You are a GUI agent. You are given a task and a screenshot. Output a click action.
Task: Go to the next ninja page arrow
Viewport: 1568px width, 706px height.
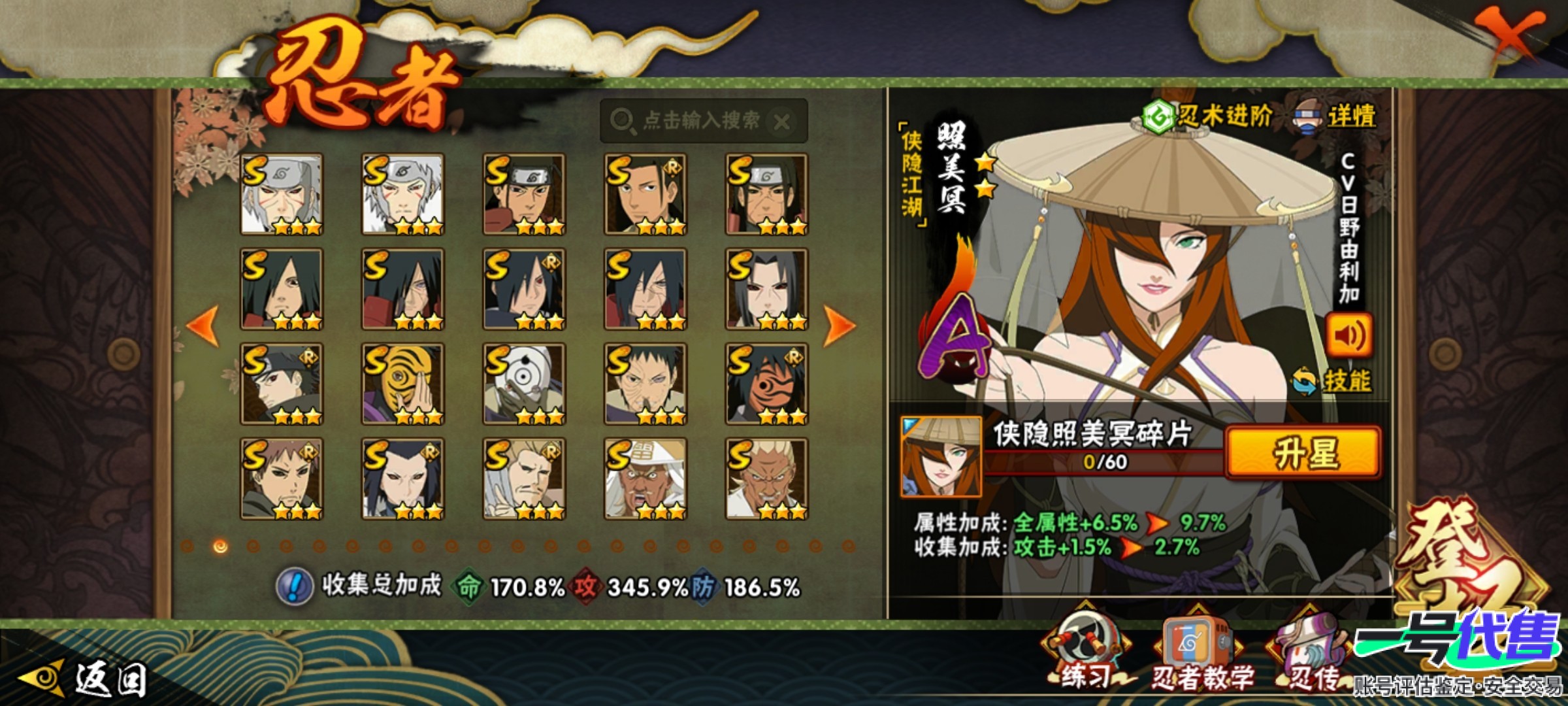pos(839,325)
